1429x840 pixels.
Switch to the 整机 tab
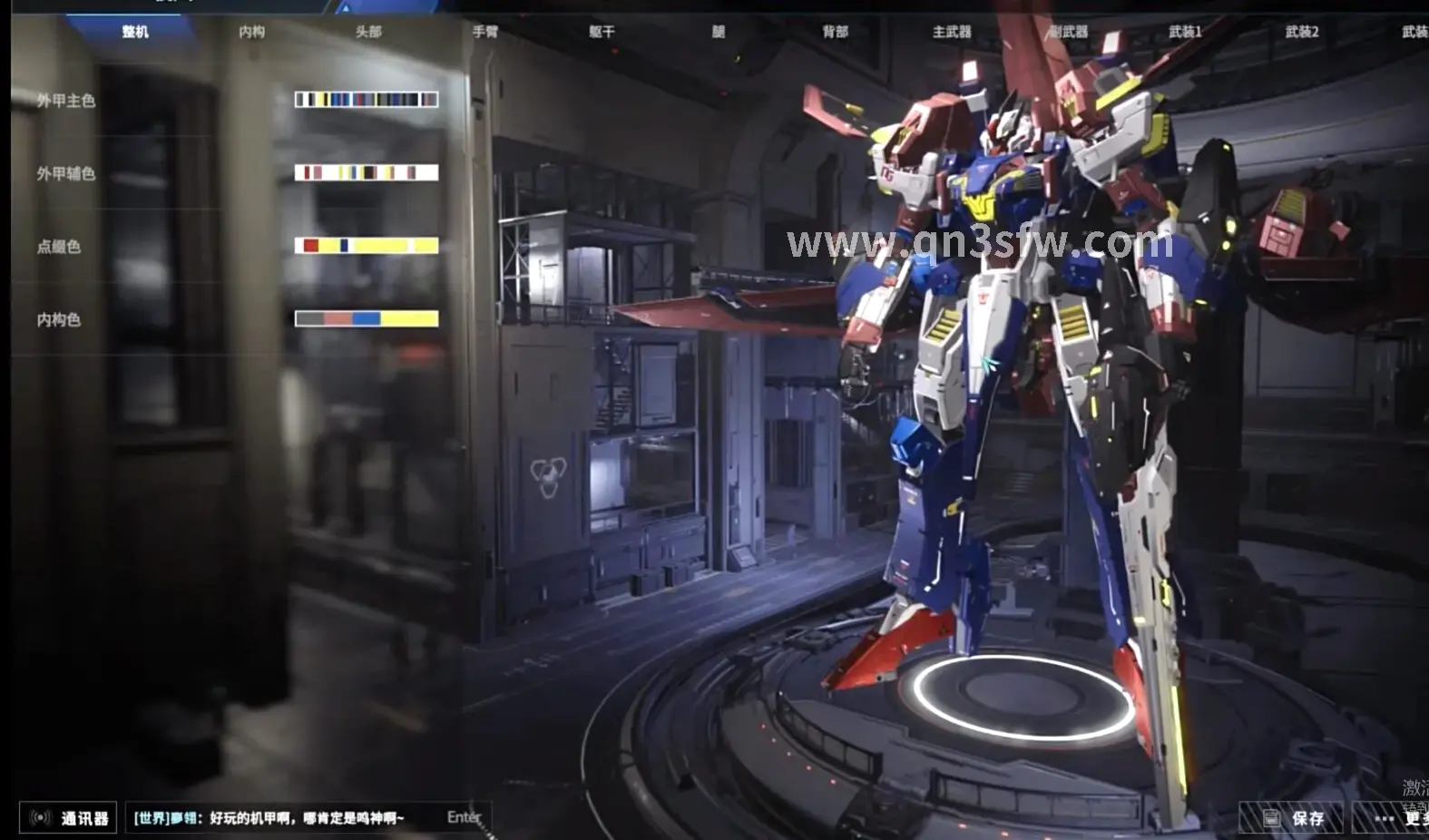[135, 32]
